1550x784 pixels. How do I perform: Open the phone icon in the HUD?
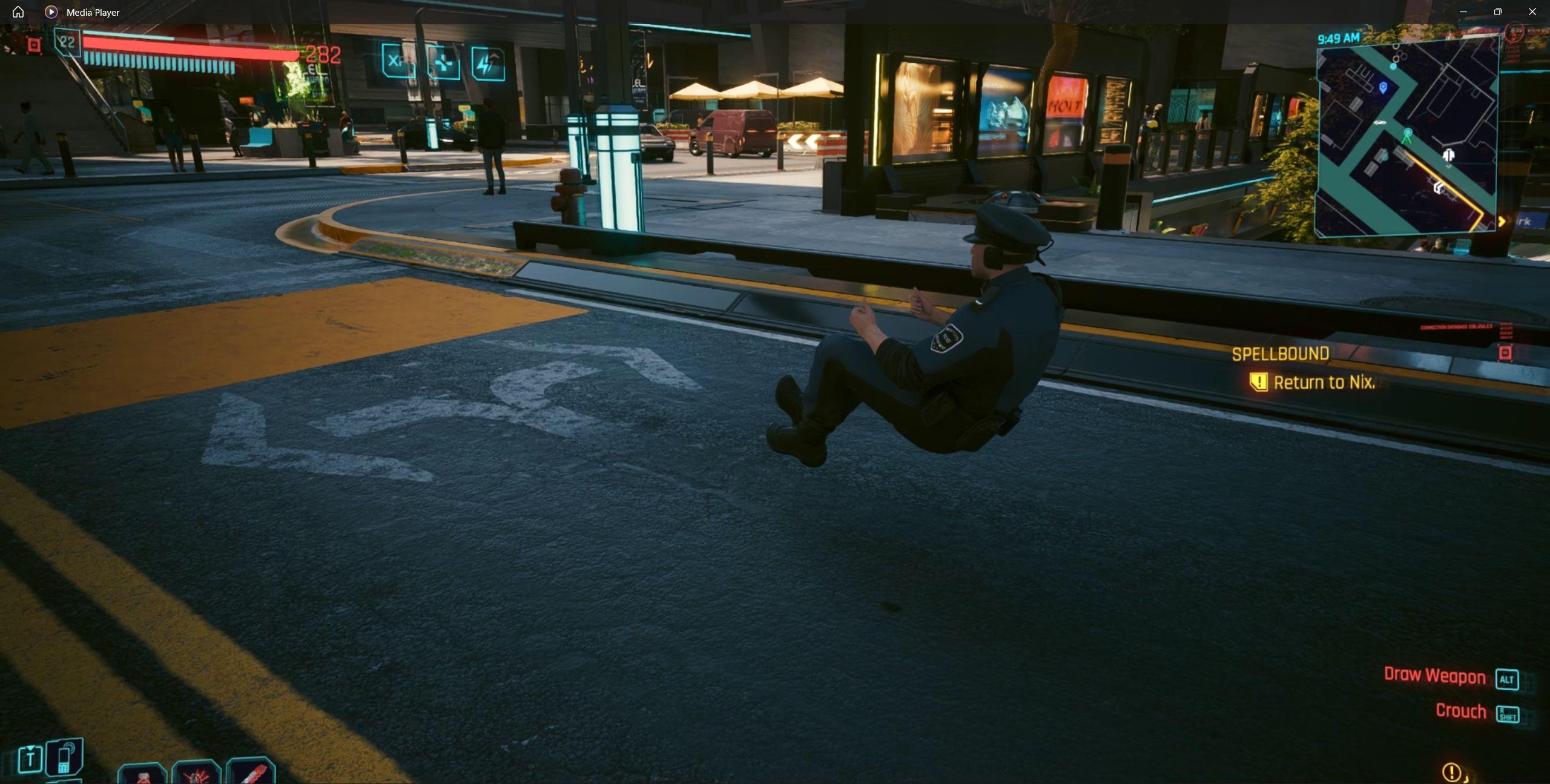coord(65,757)
